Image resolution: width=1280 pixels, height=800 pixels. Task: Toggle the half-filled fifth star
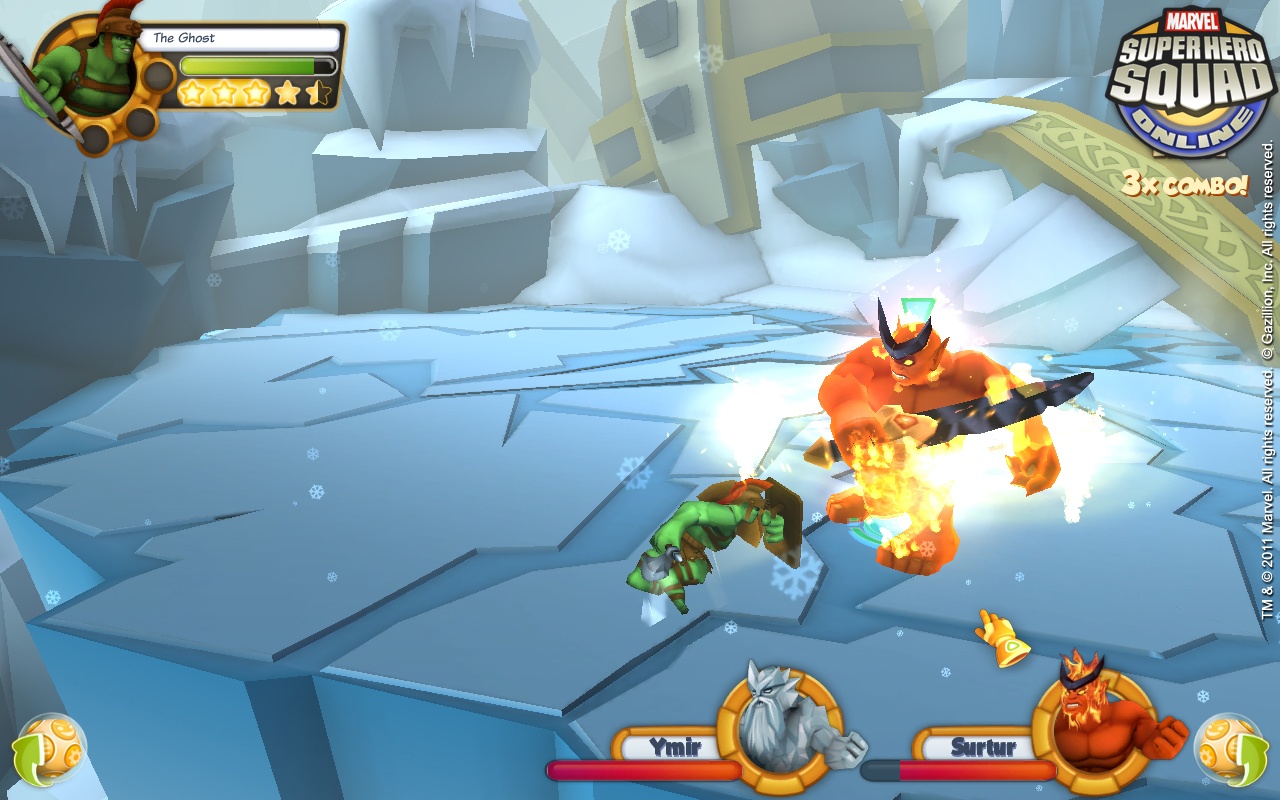click(x=320, y=92)
